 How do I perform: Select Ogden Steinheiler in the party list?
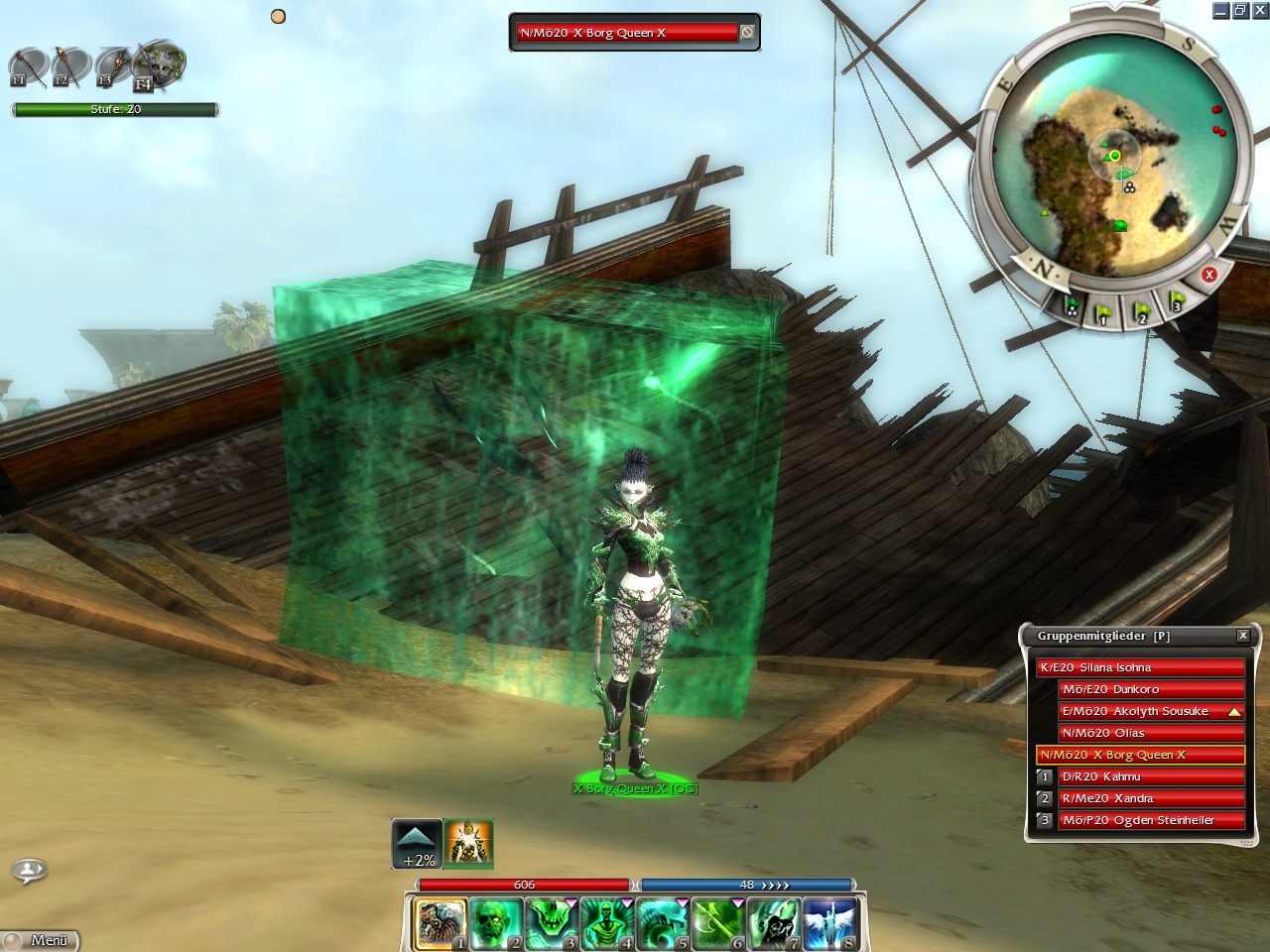point(1151,820)
